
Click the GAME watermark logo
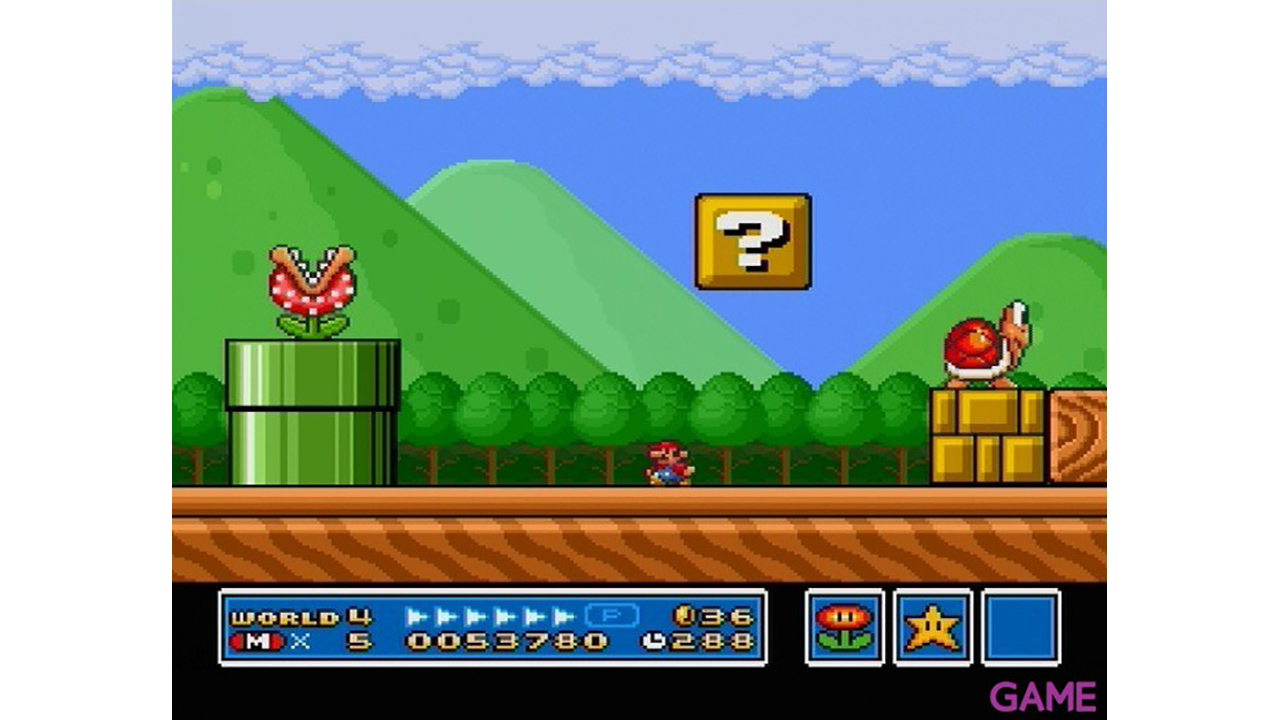[x=1043, y=696]
